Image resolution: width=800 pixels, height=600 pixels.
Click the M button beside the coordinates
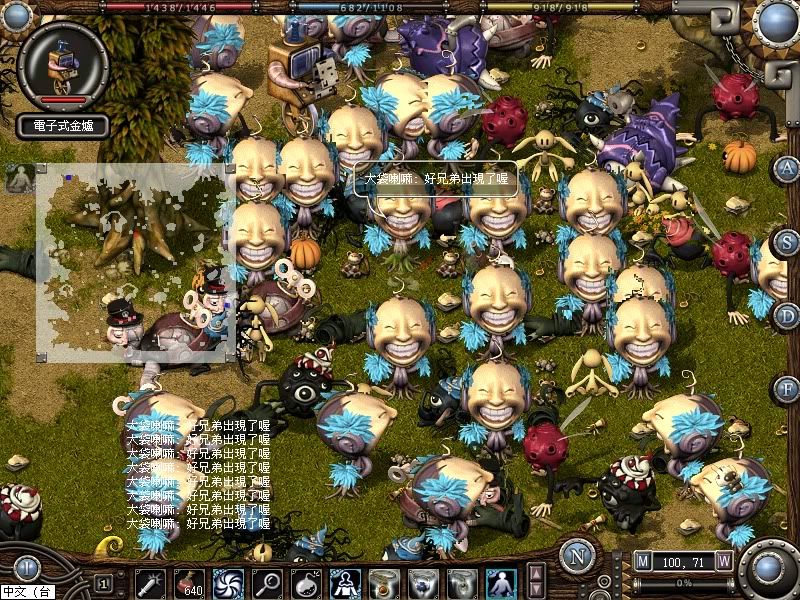pyautogui.click(x=642, y=561)
